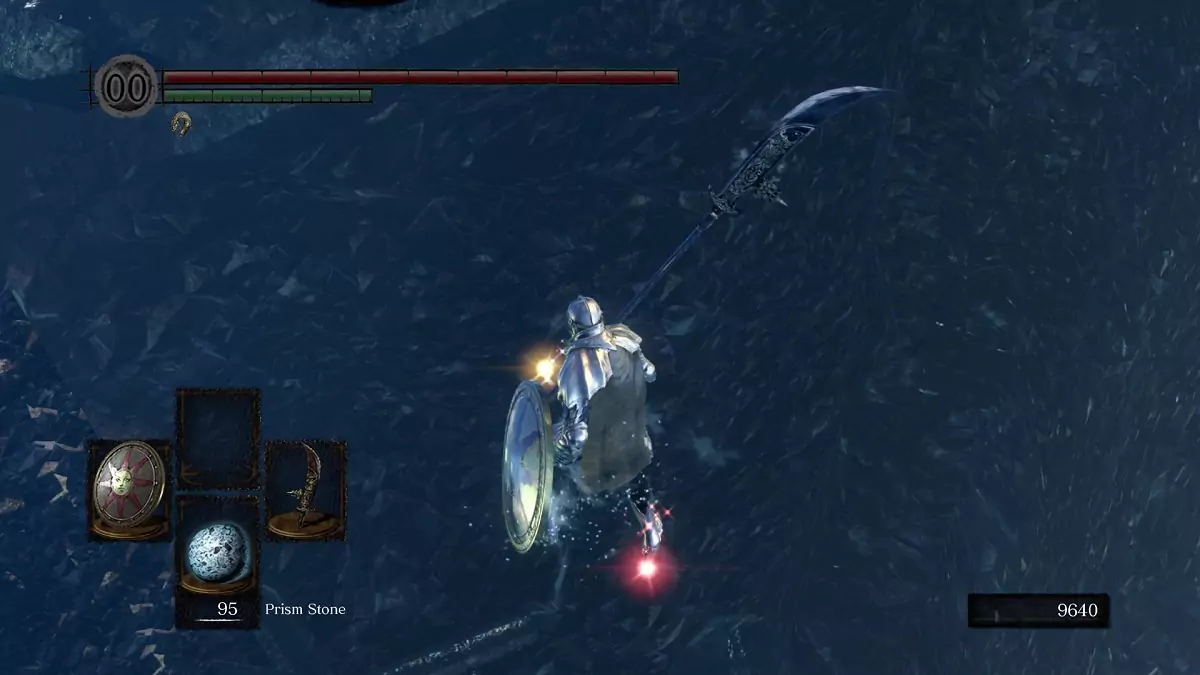Use the Prism Stone item slot
Viewport: 1200px width, 675px height.
tap(218, 557)
